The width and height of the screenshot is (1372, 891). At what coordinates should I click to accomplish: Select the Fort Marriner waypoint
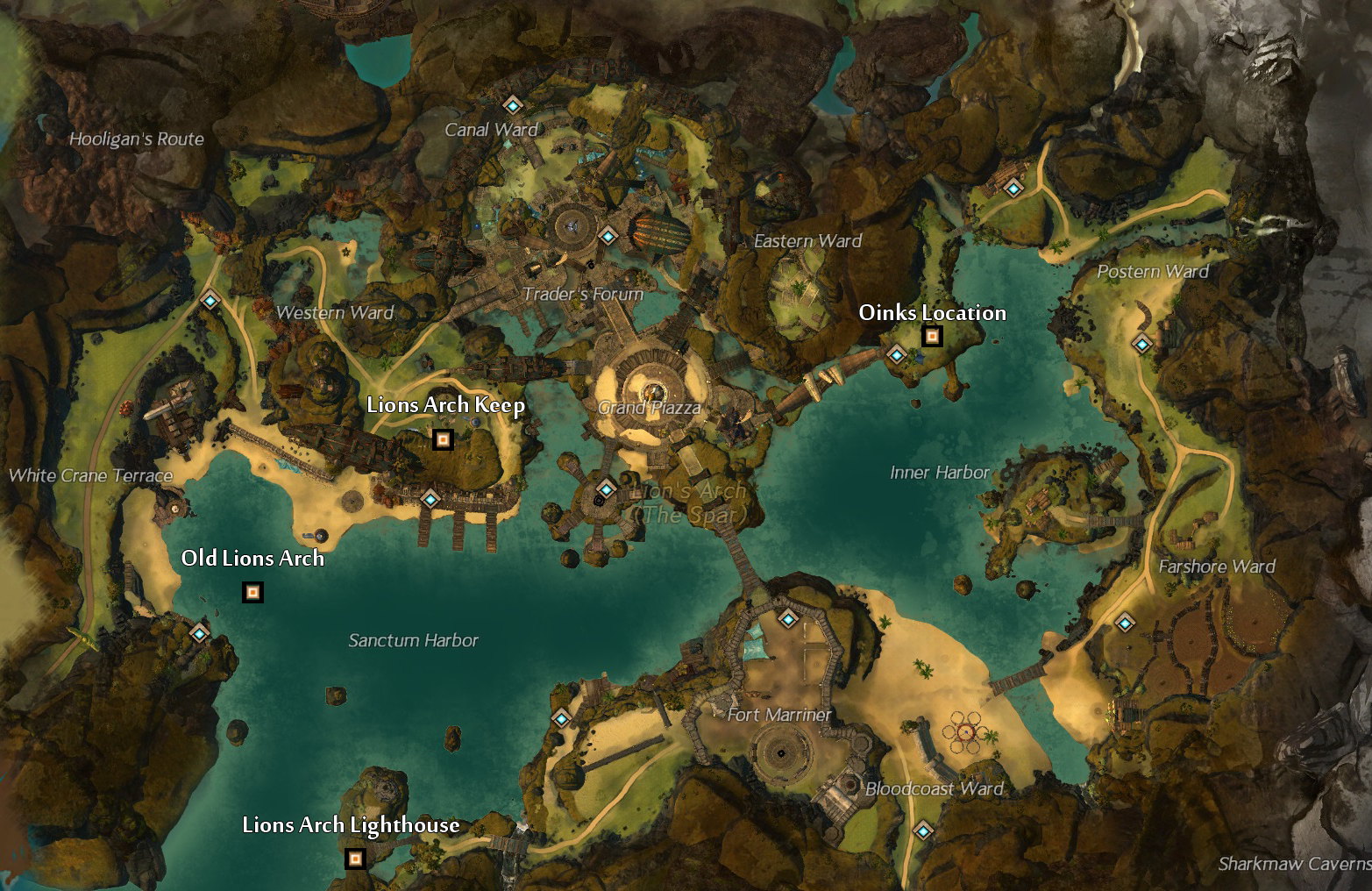[788, 619]
